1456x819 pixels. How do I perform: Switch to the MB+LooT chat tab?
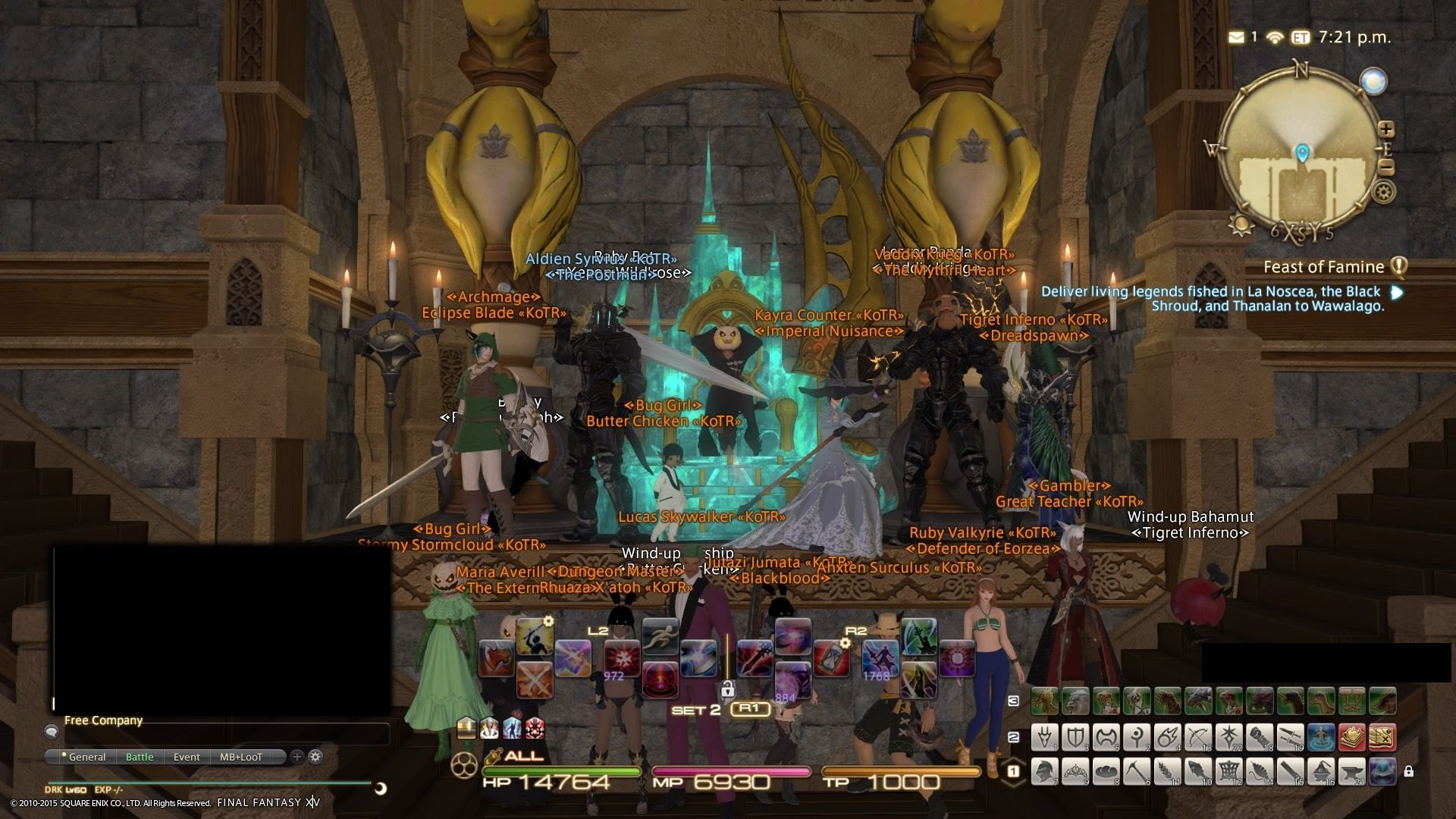tap(241, 757)
